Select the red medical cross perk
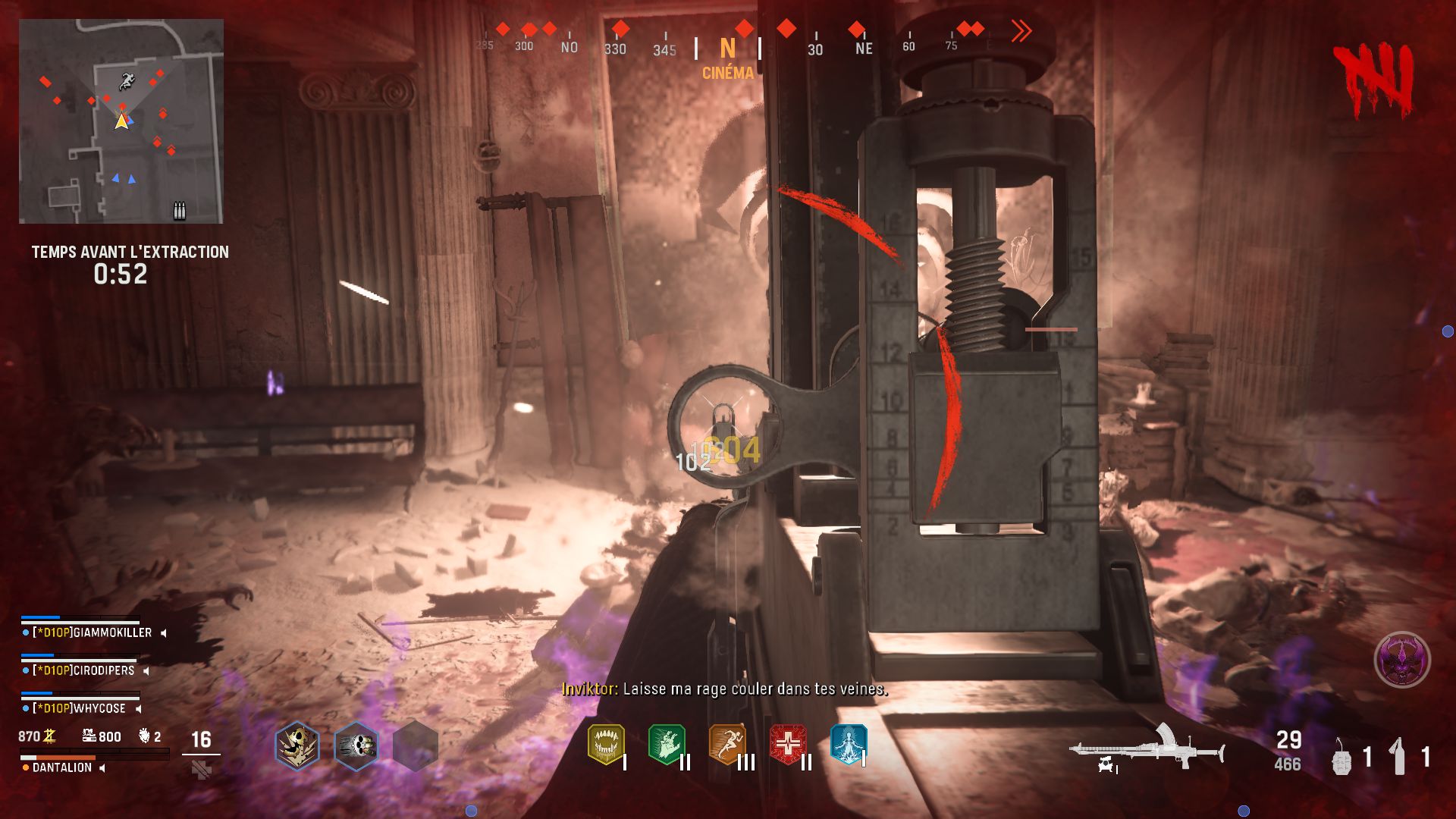Viewport: 1456px width, 819px height. pyautogui.click(x=788, y=745)
